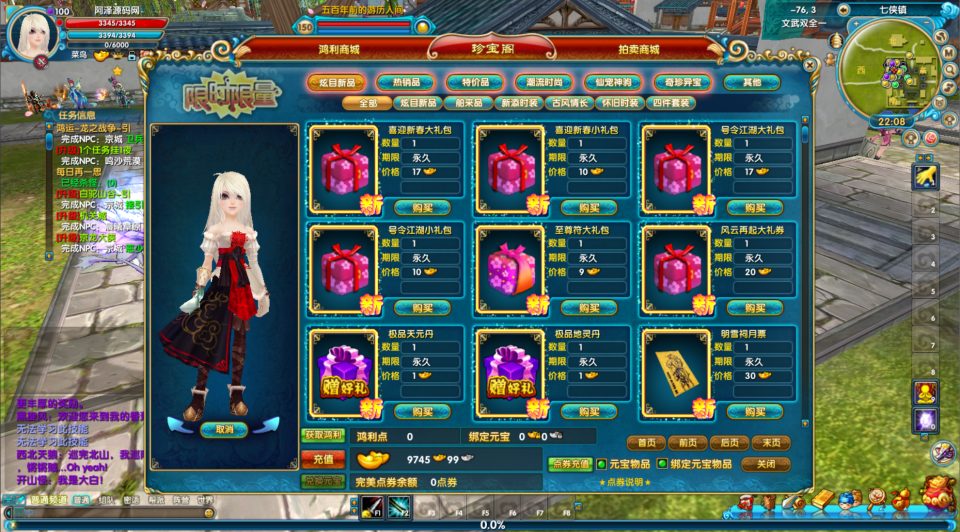
Task: Go to 后页 next page
Action: (x=729, y=442)
